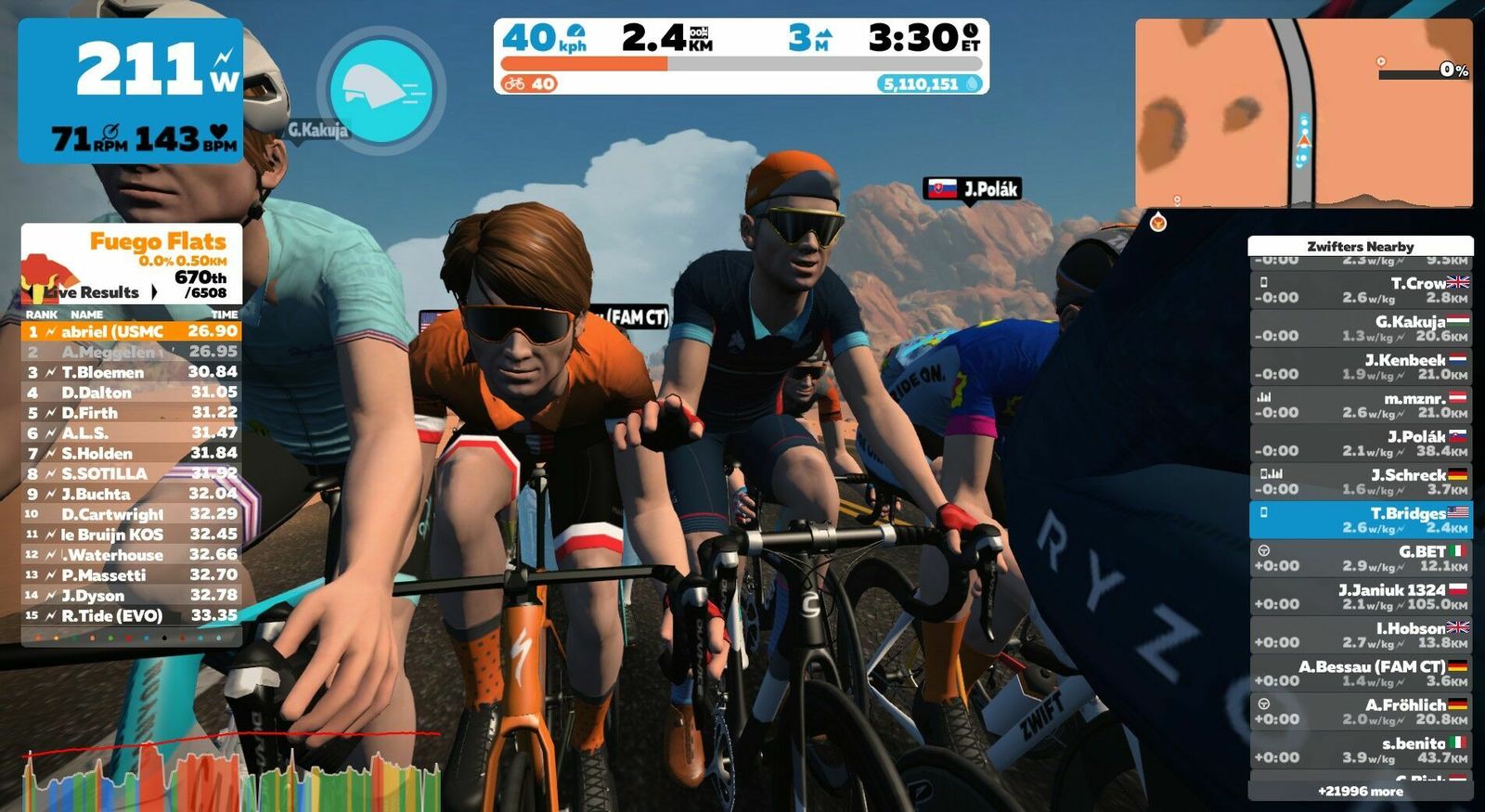Select s.benito in Zwifters Nearby

(x=1360, y=750)
